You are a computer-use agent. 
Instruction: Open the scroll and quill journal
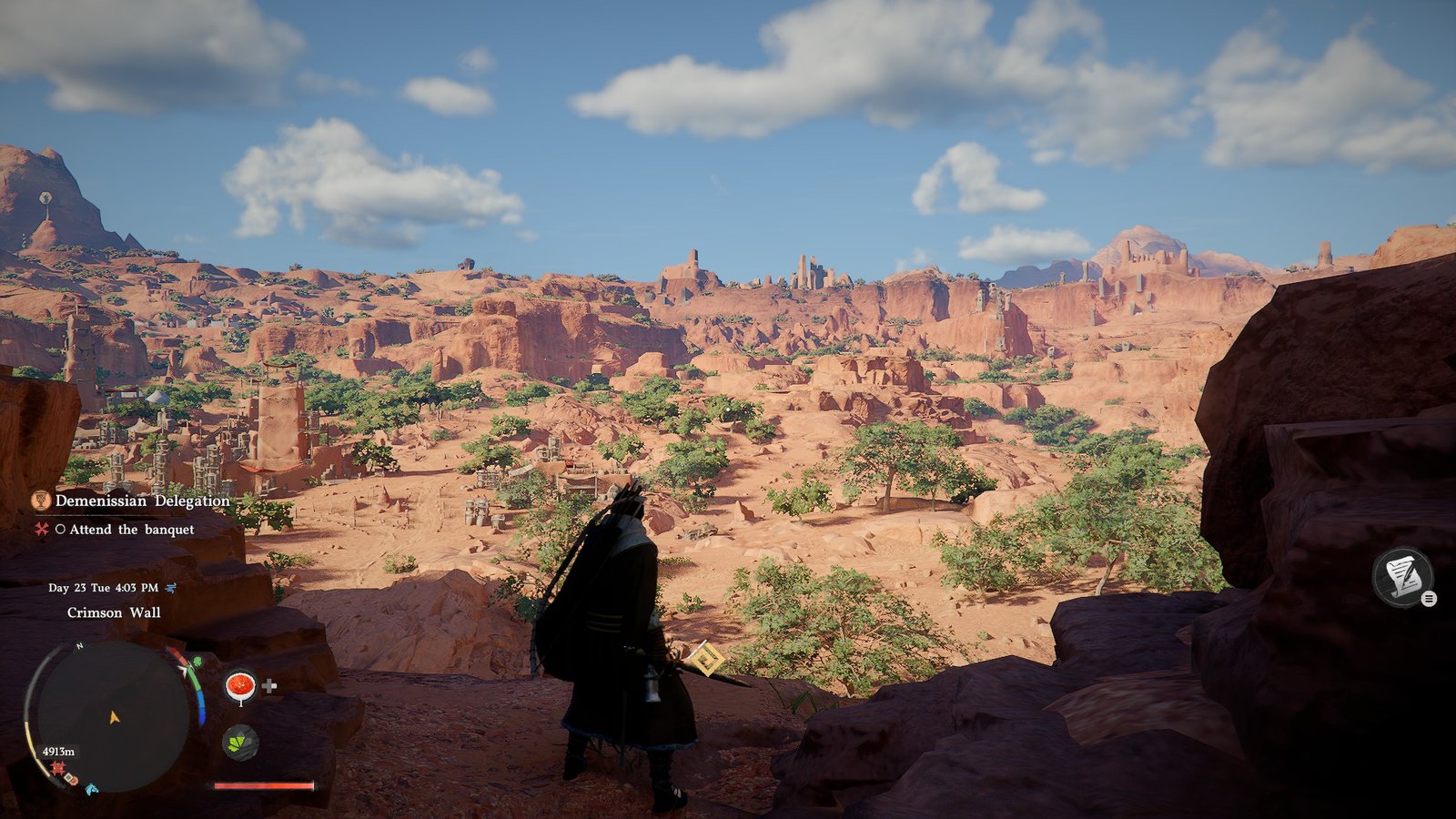point(1402,576)
